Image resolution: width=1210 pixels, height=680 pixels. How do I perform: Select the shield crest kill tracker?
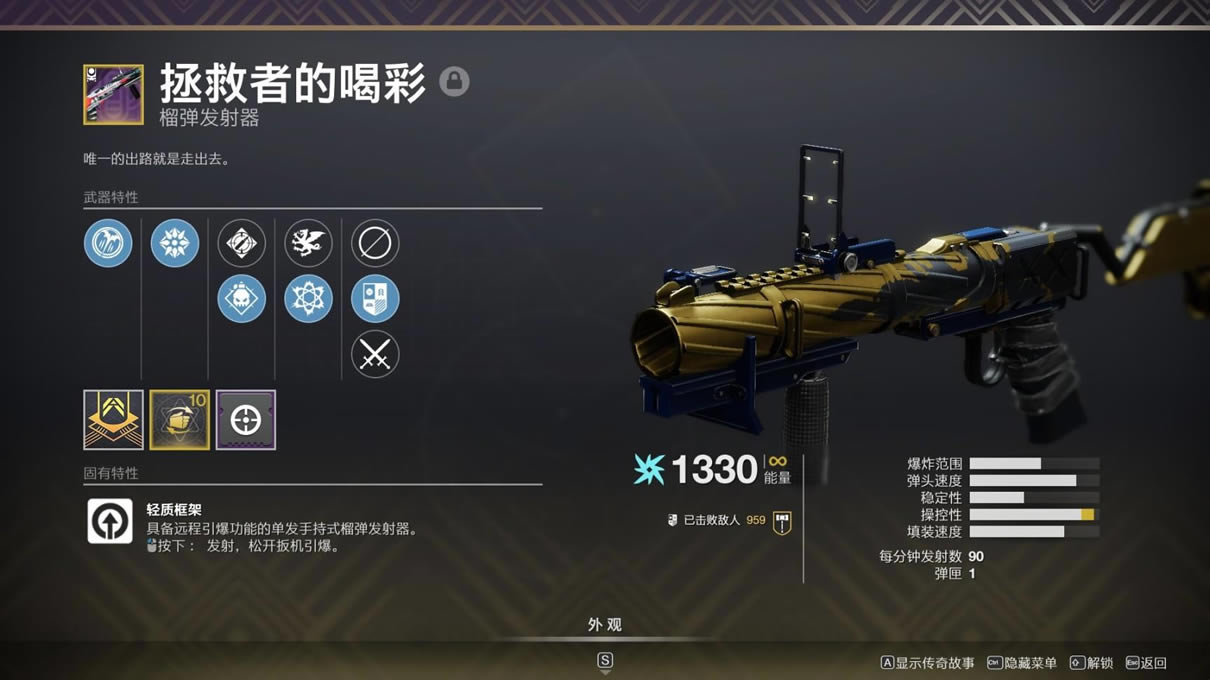[x=375, y=299]
